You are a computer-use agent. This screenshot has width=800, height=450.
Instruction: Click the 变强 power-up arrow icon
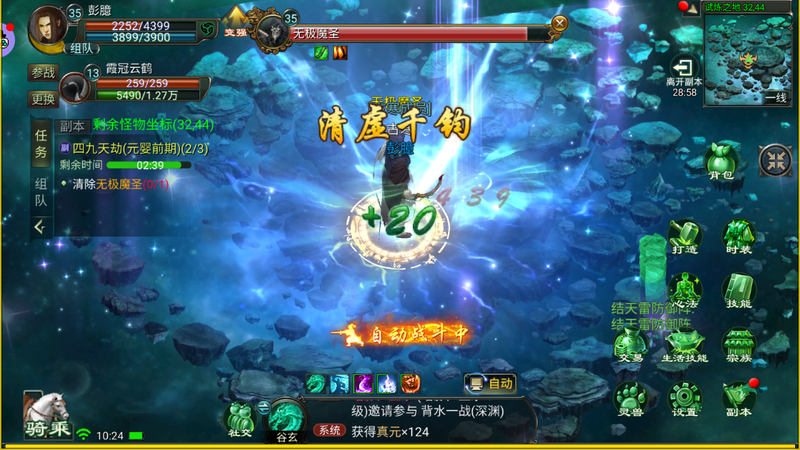[x=235, y=20]
